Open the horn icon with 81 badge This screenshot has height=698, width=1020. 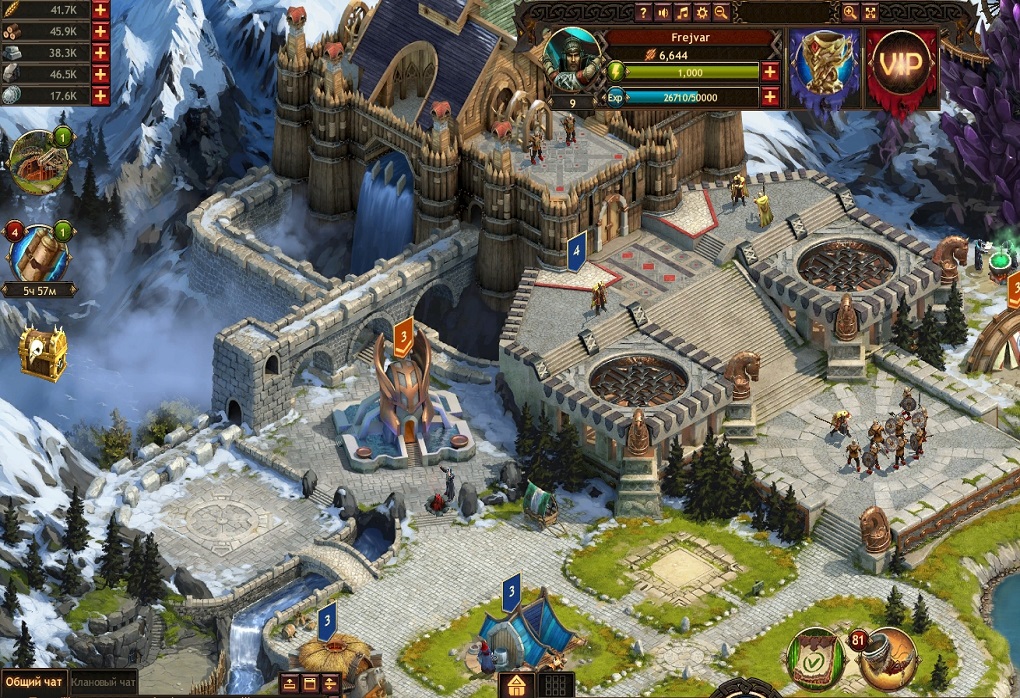[886, 657]
